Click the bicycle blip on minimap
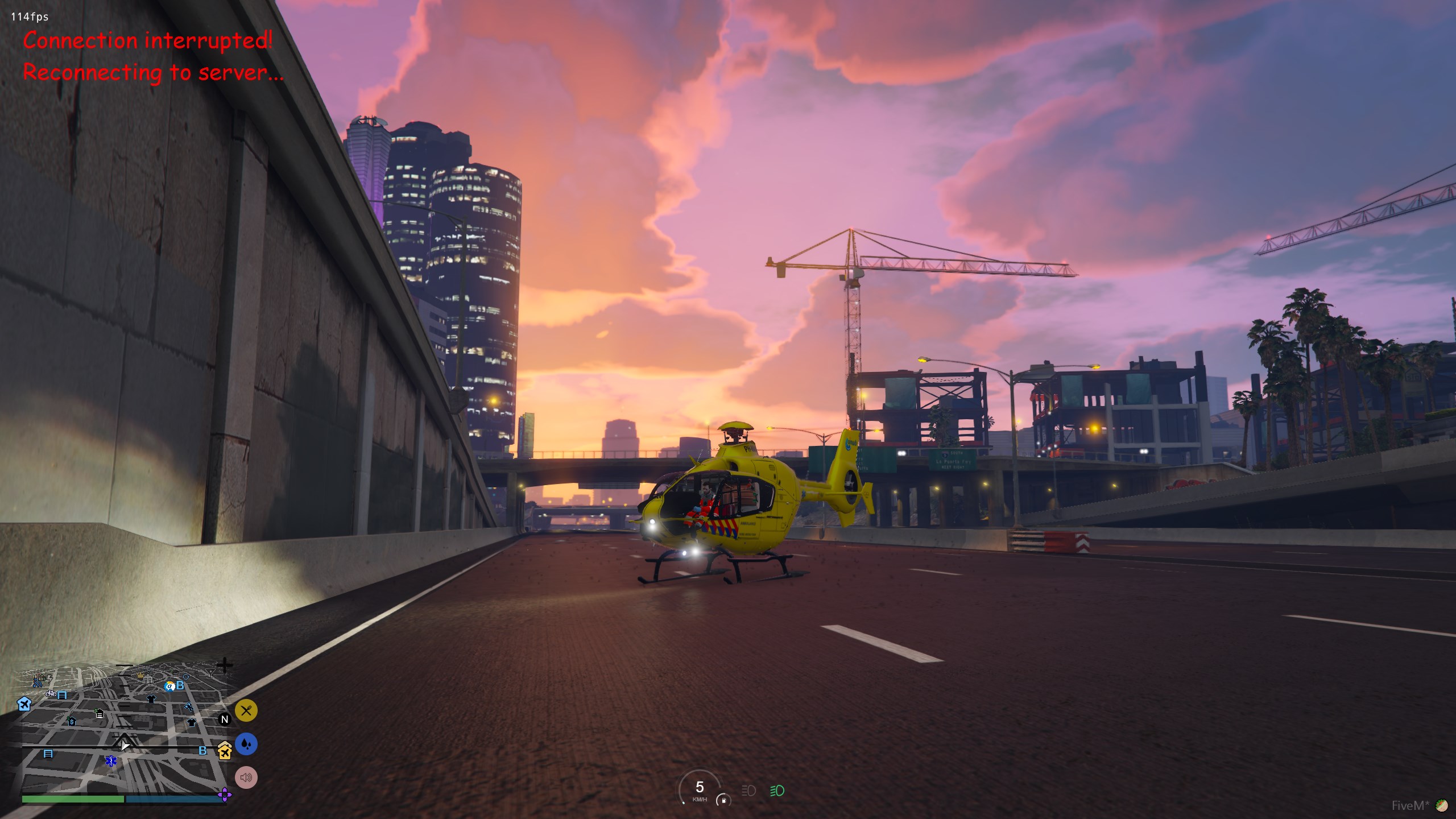The image size is (1456, 819). tap(51, 693)
